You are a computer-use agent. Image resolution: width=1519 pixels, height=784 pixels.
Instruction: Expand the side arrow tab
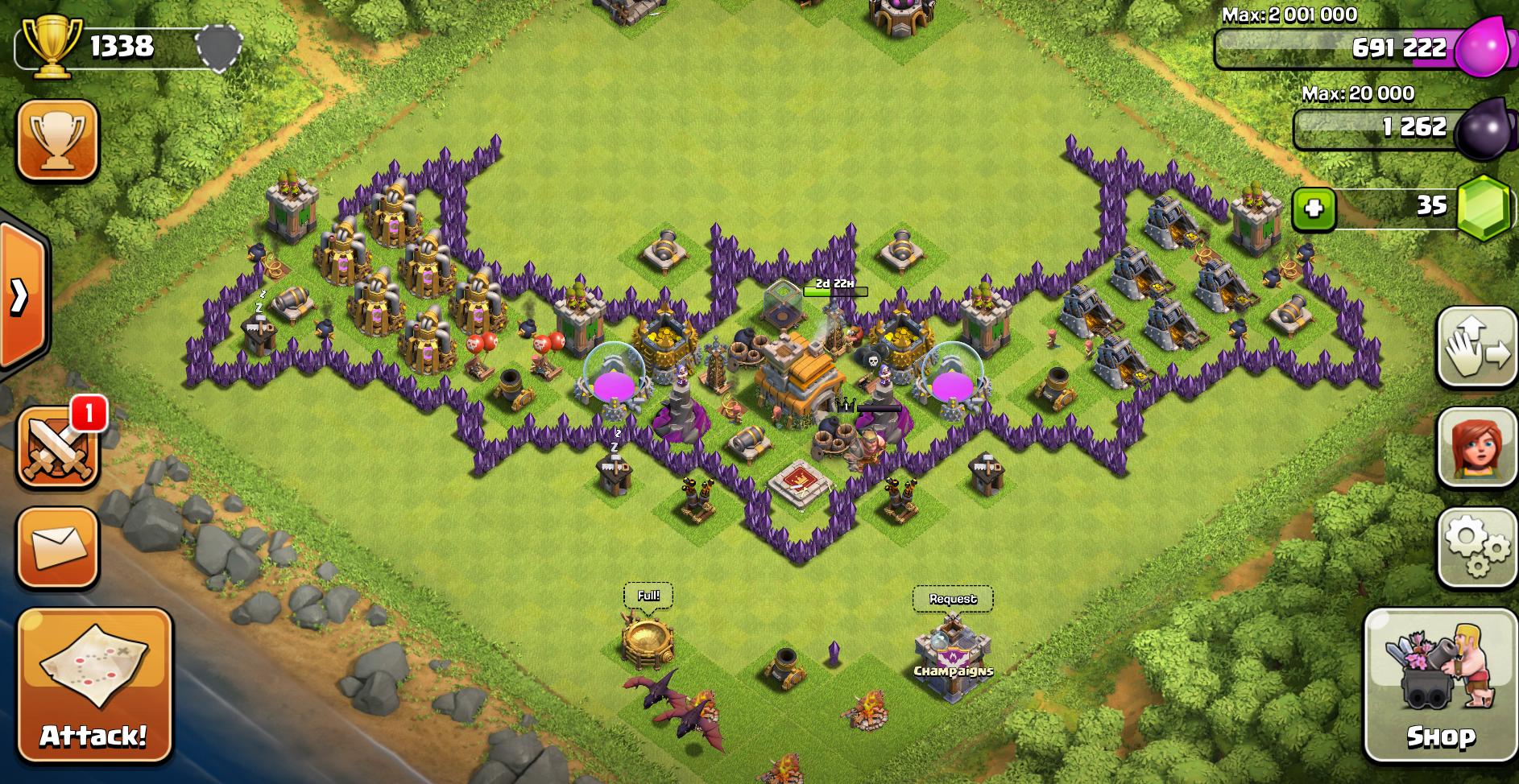coord(20,296)
